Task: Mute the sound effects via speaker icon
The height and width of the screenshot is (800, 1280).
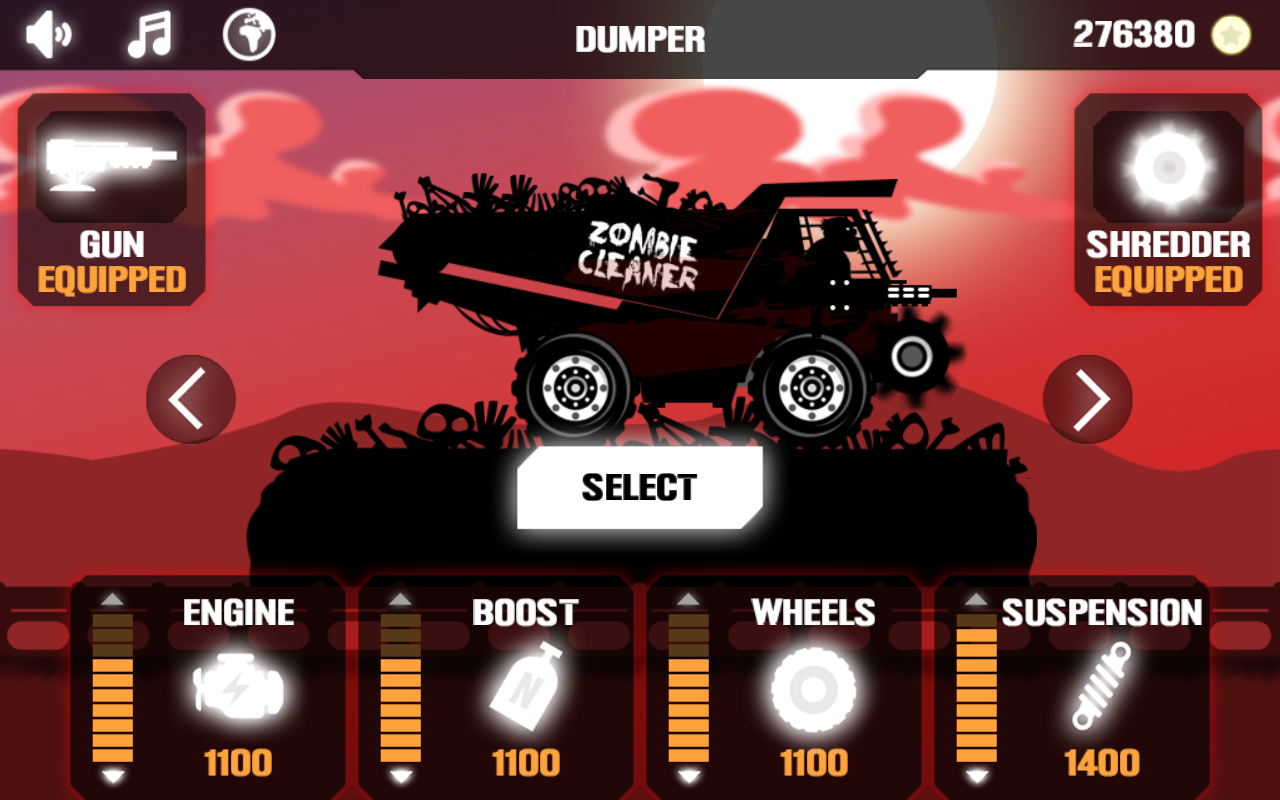Action: (x=47, y=33)
